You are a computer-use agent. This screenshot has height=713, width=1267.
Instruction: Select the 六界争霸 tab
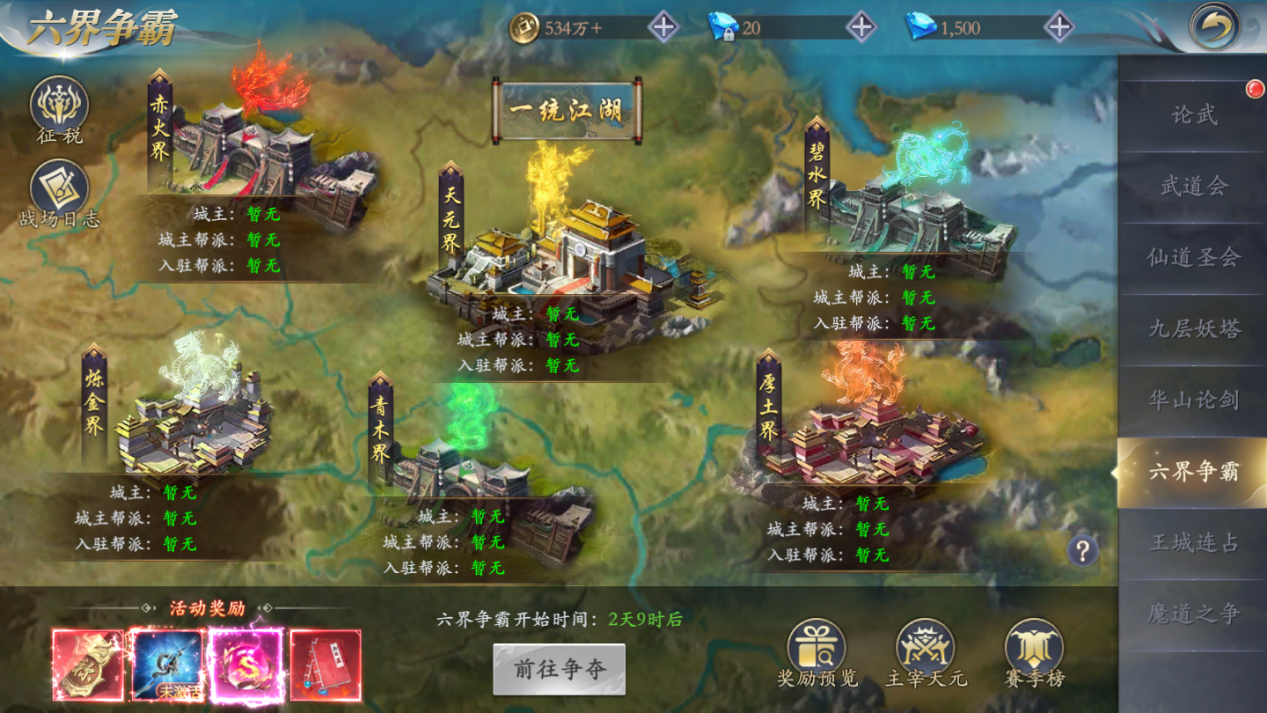1193,471
